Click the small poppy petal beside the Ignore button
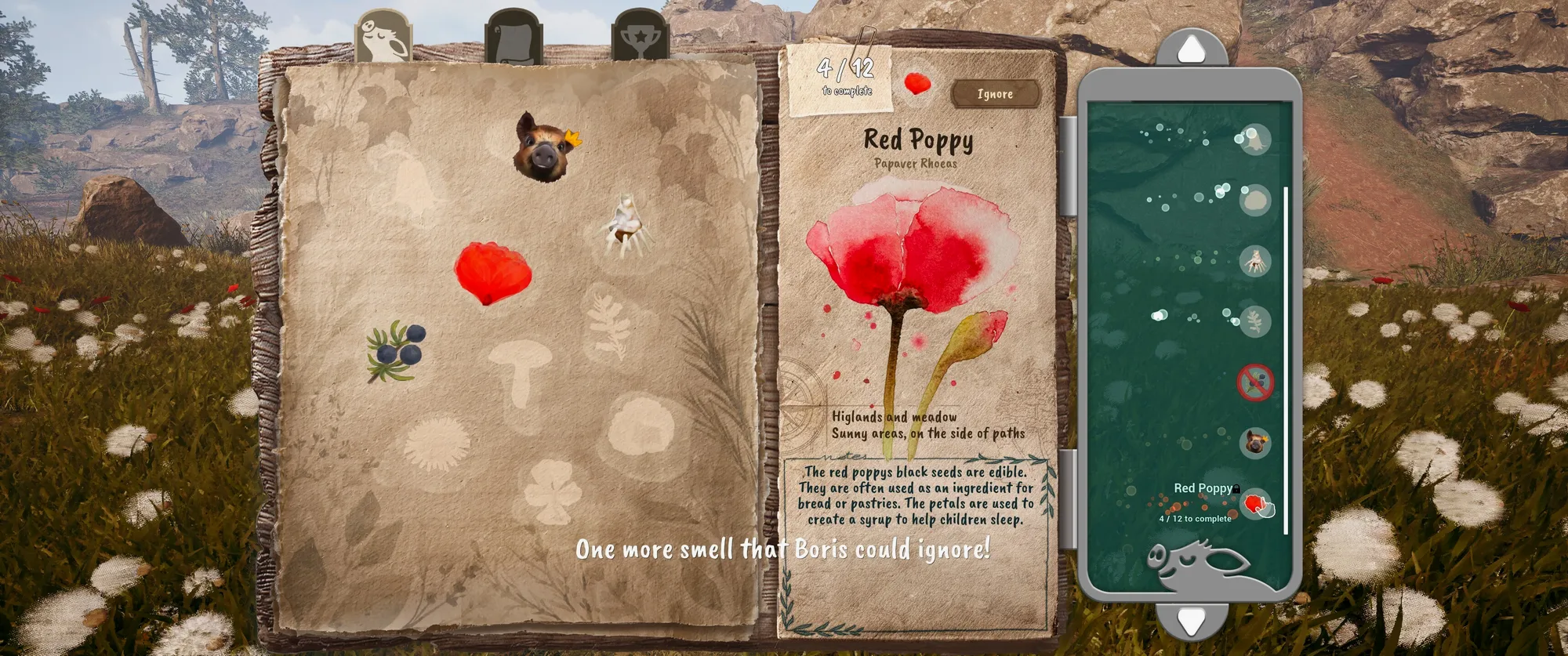The image size is (1568, 656). pos(917,83)
